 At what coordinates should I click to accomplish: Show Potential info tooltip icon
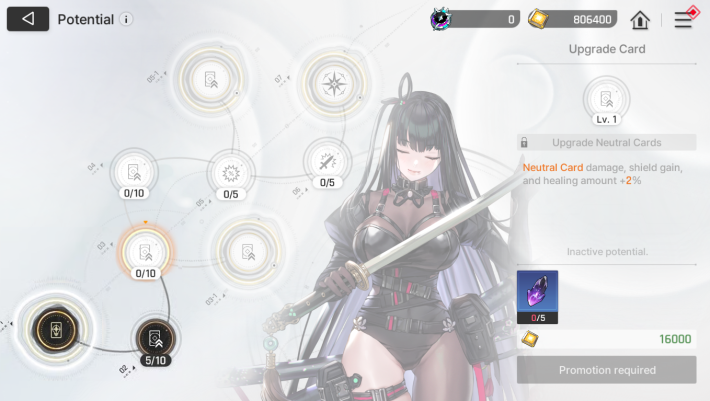coord(126,19)
